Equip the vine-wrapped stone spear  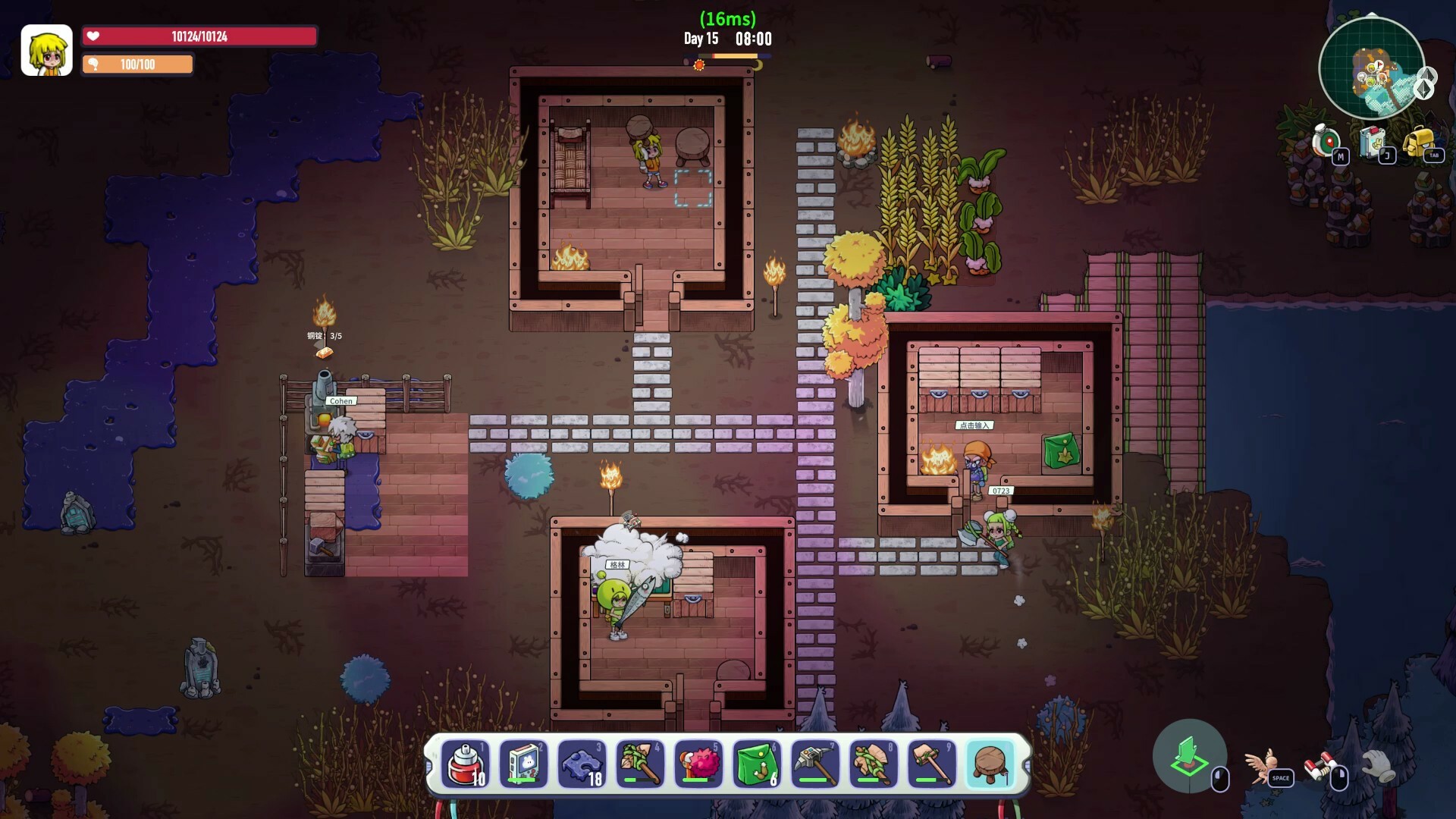coord(641,764)
